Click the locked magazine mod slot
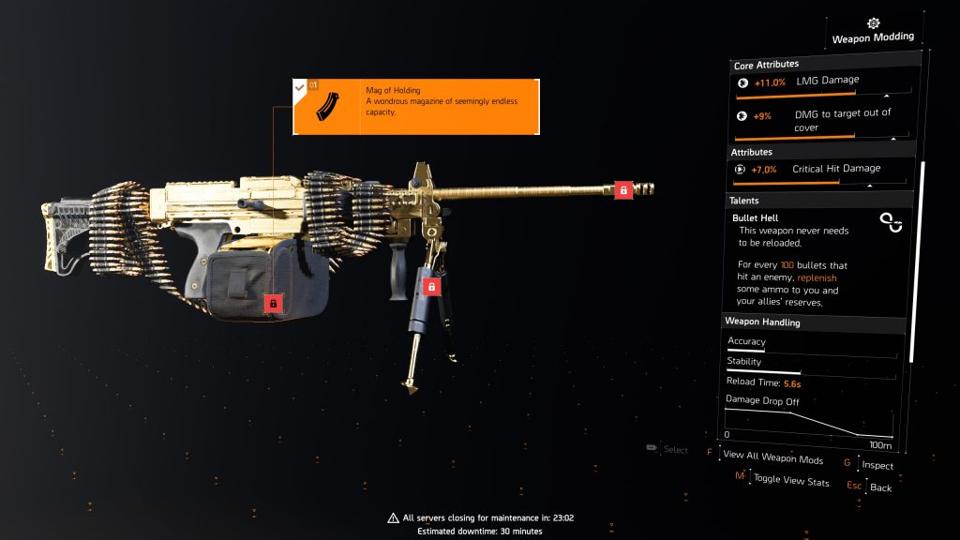The height and width of the screenshot is (540, 960). tap(273, 302)
